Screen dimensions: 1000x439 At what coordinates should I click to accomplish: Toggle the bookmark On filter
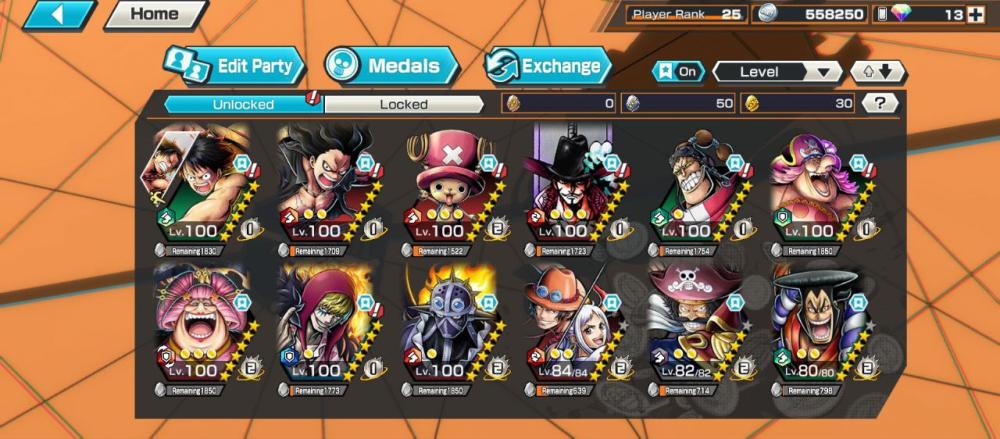677,72
